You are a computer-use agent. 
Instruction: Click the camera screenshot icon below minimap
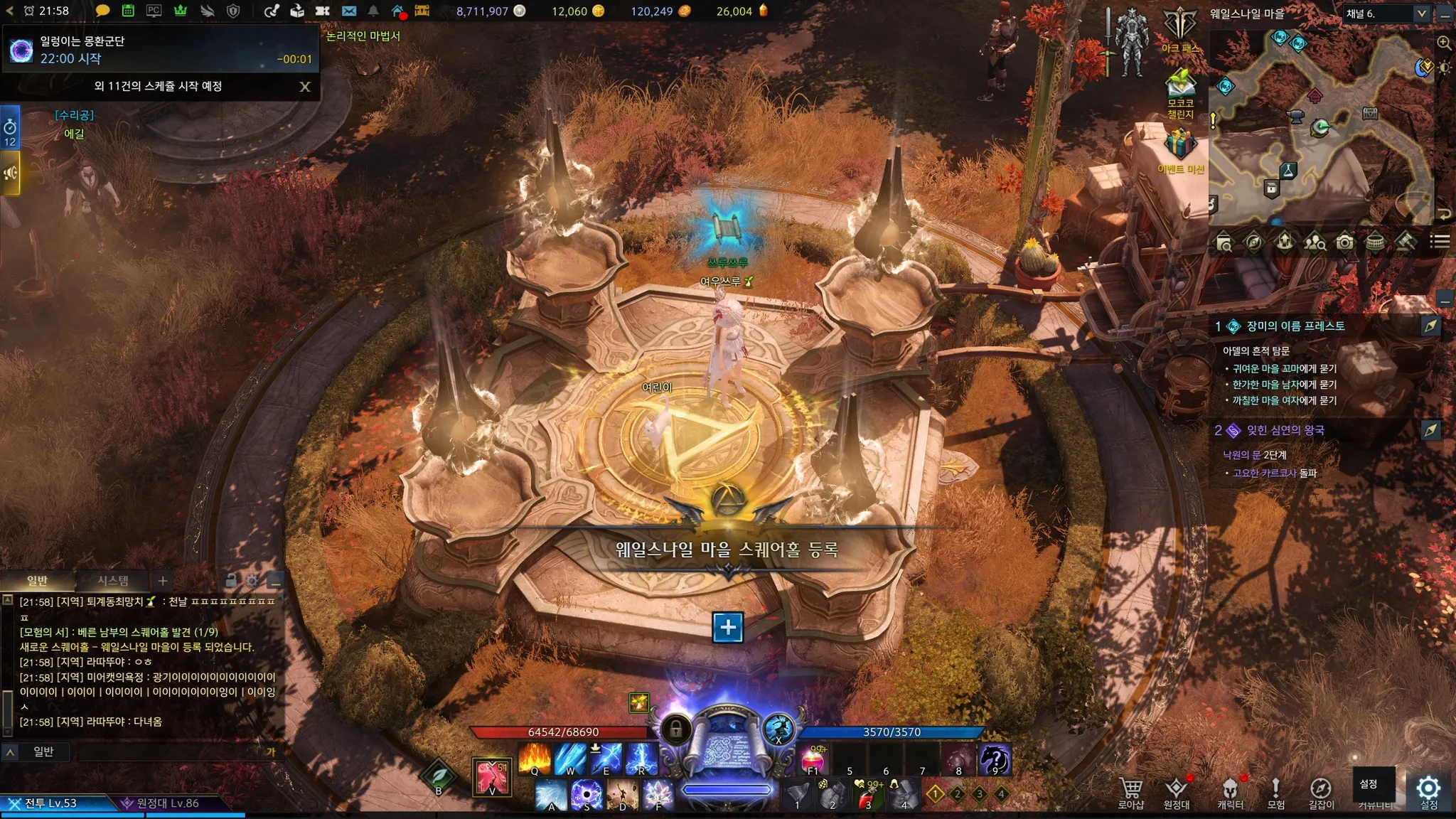pos(1344,242)
